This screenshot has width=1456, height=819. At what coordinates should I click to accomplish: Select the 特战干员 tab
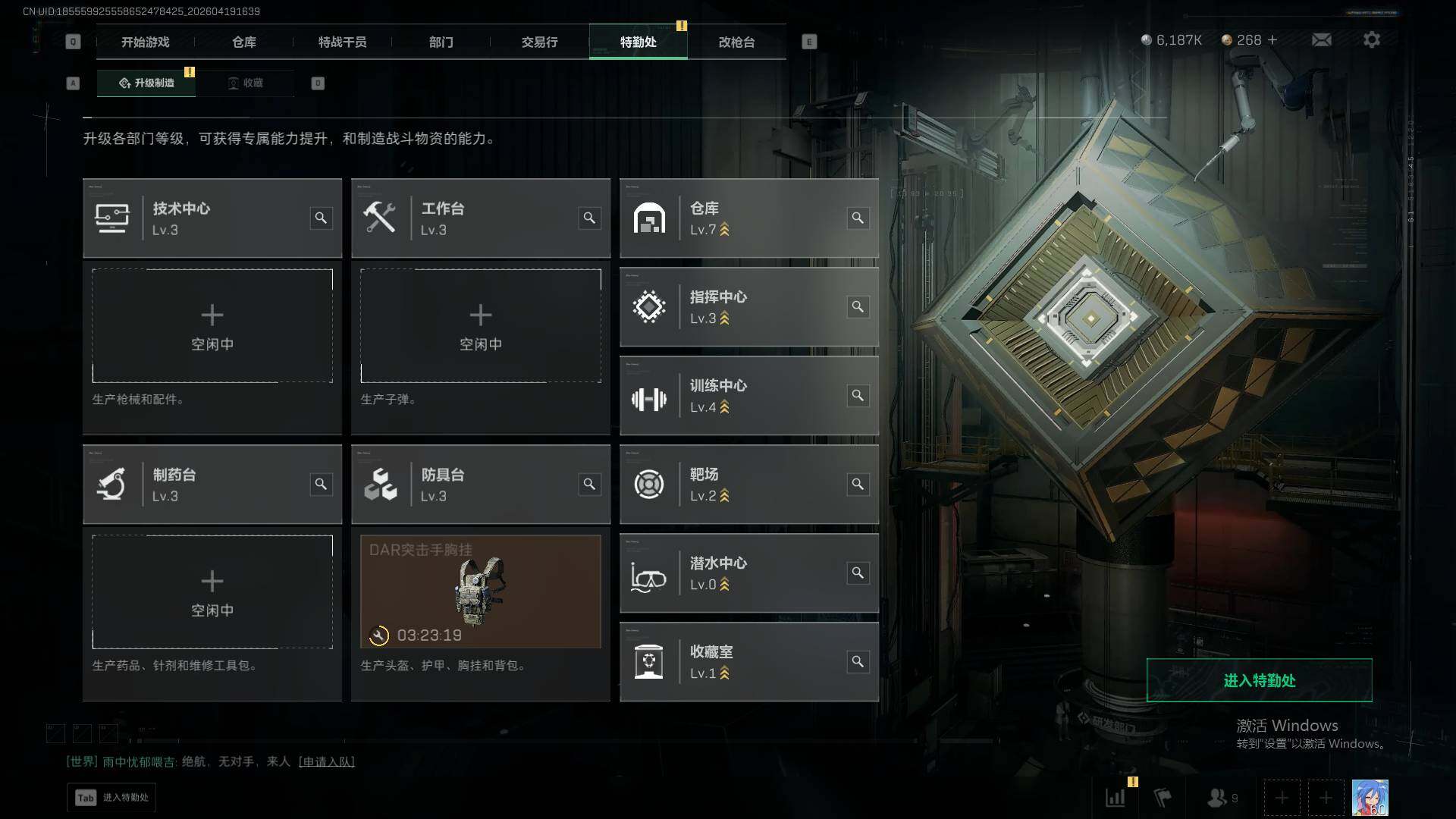click(342, 42)
